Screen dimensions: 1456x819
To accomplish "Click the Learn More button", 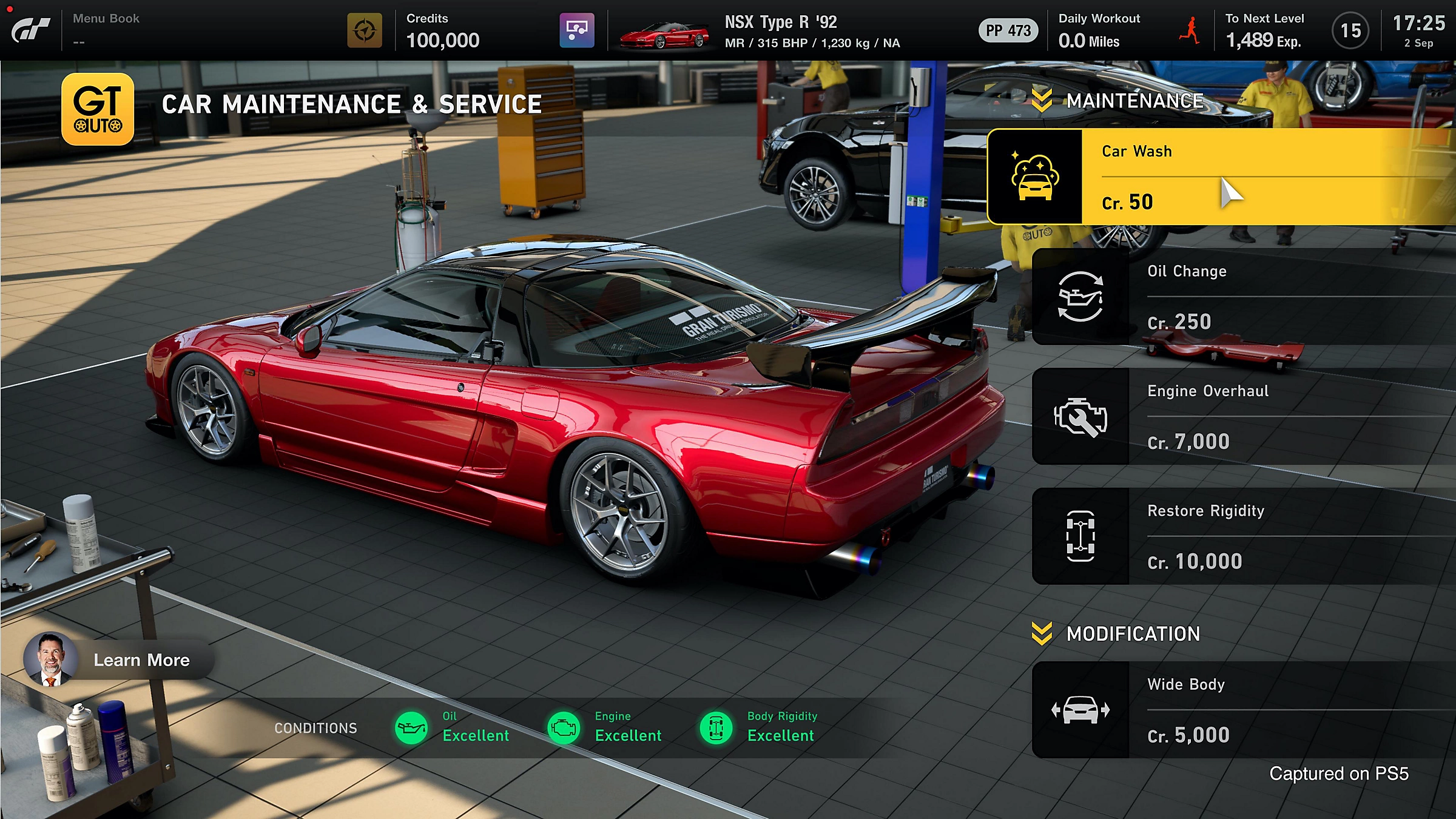I will pos(141,660).
